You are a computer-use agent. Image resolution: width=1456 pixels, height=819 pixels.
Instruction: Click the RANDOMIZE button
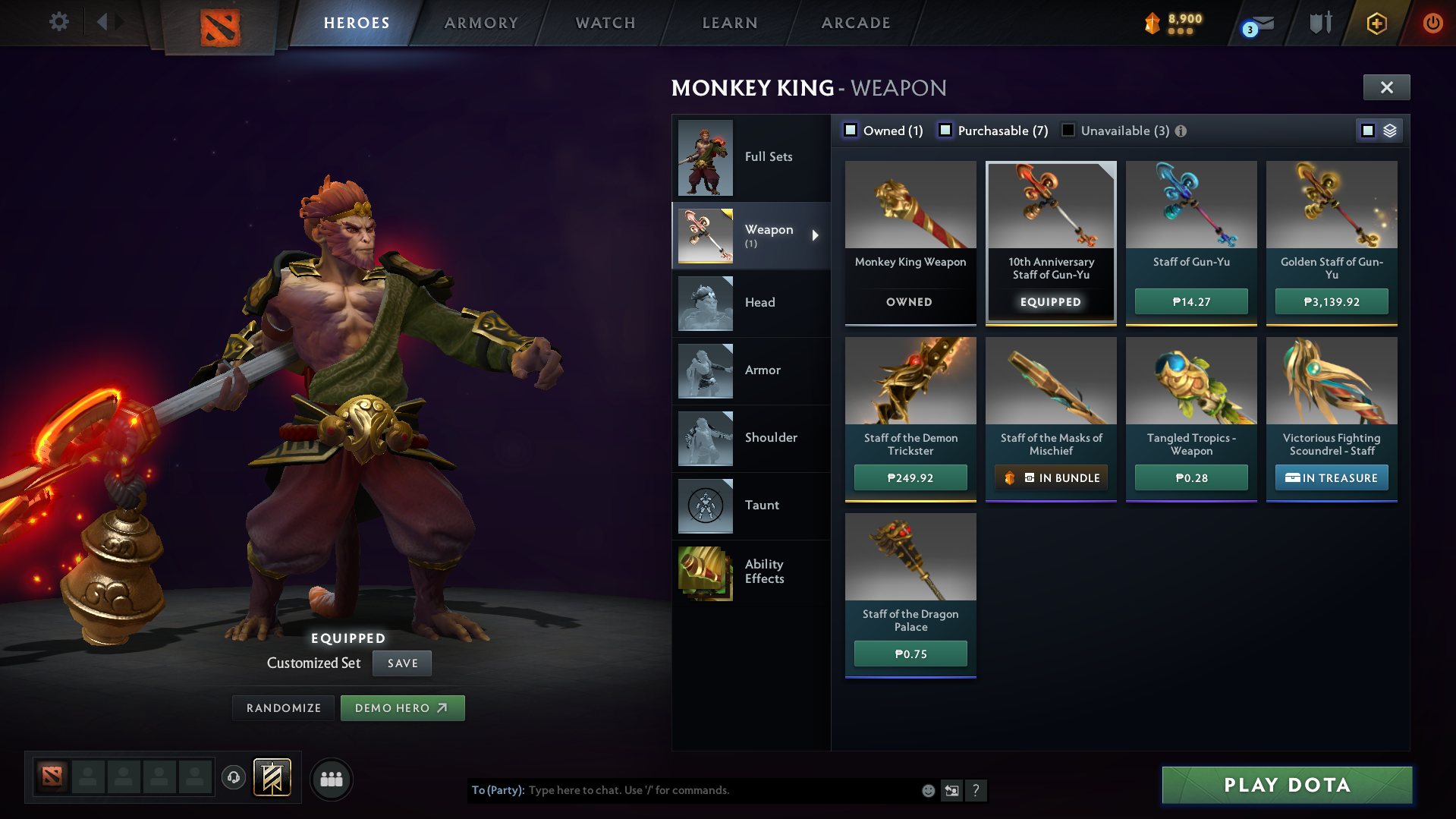click(282, 707)
